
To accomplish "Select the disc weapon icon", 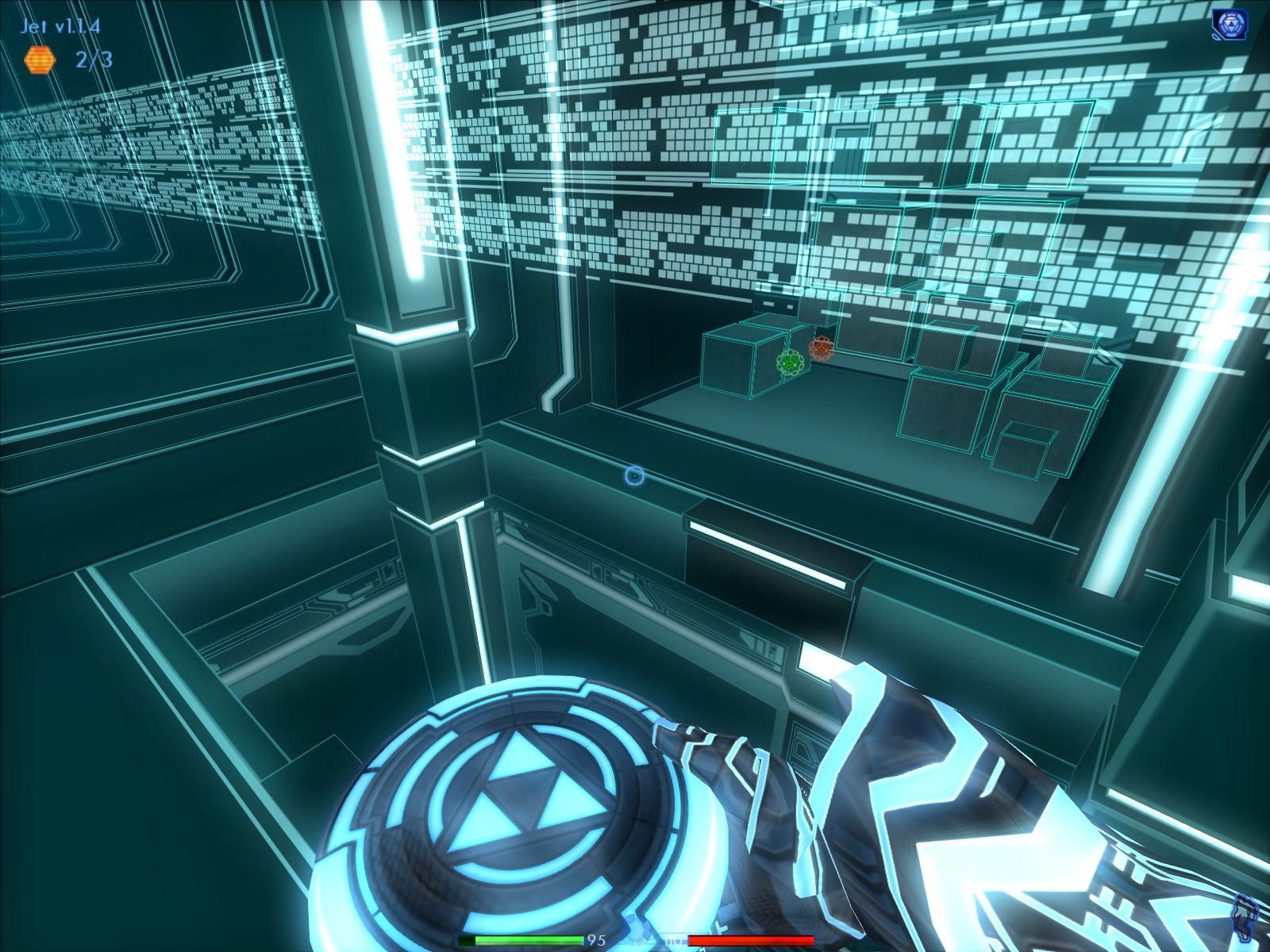I will pos(1228,25).
